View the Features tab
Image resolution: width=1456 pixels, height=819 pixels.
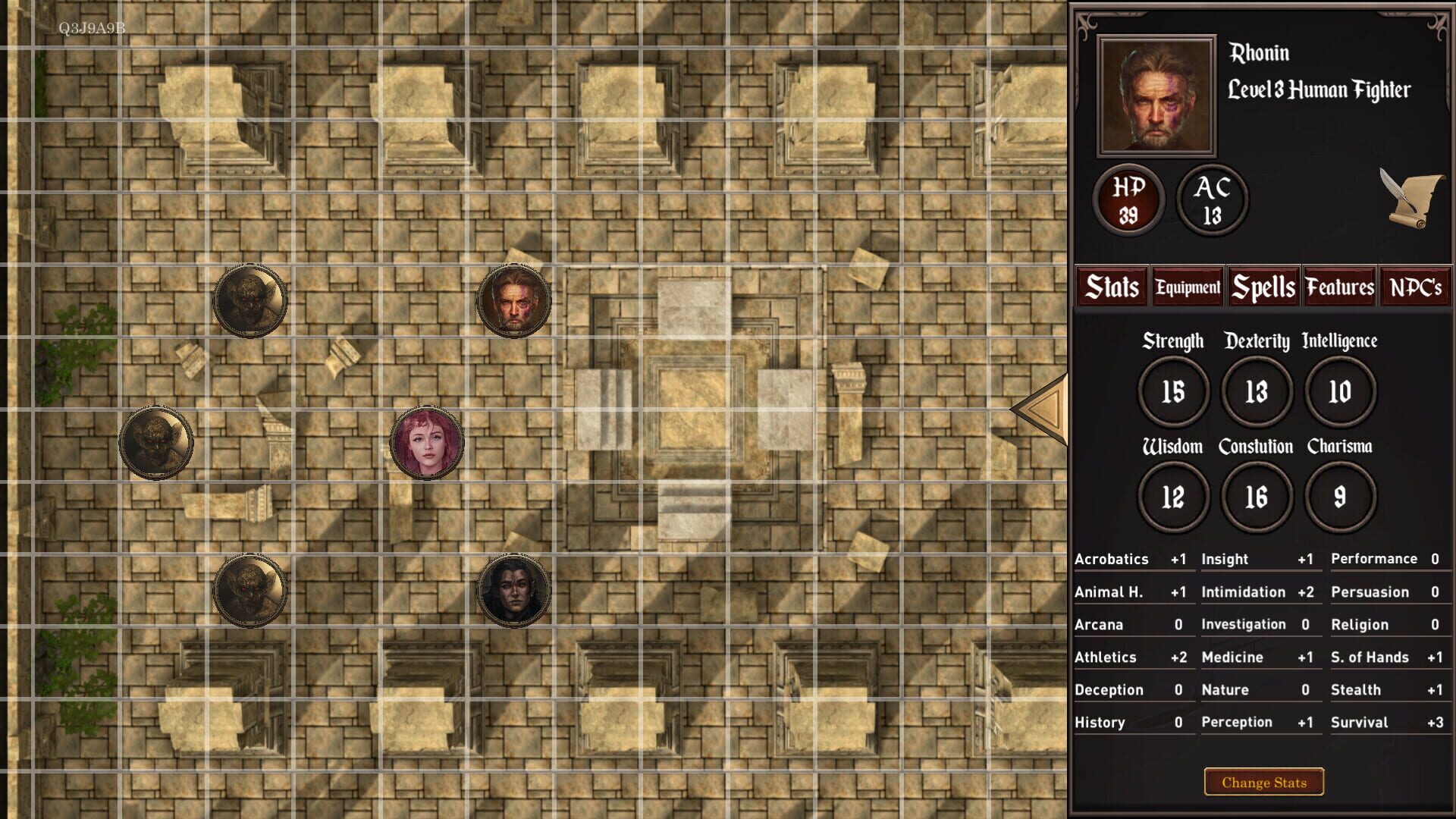pos(1339,287)
